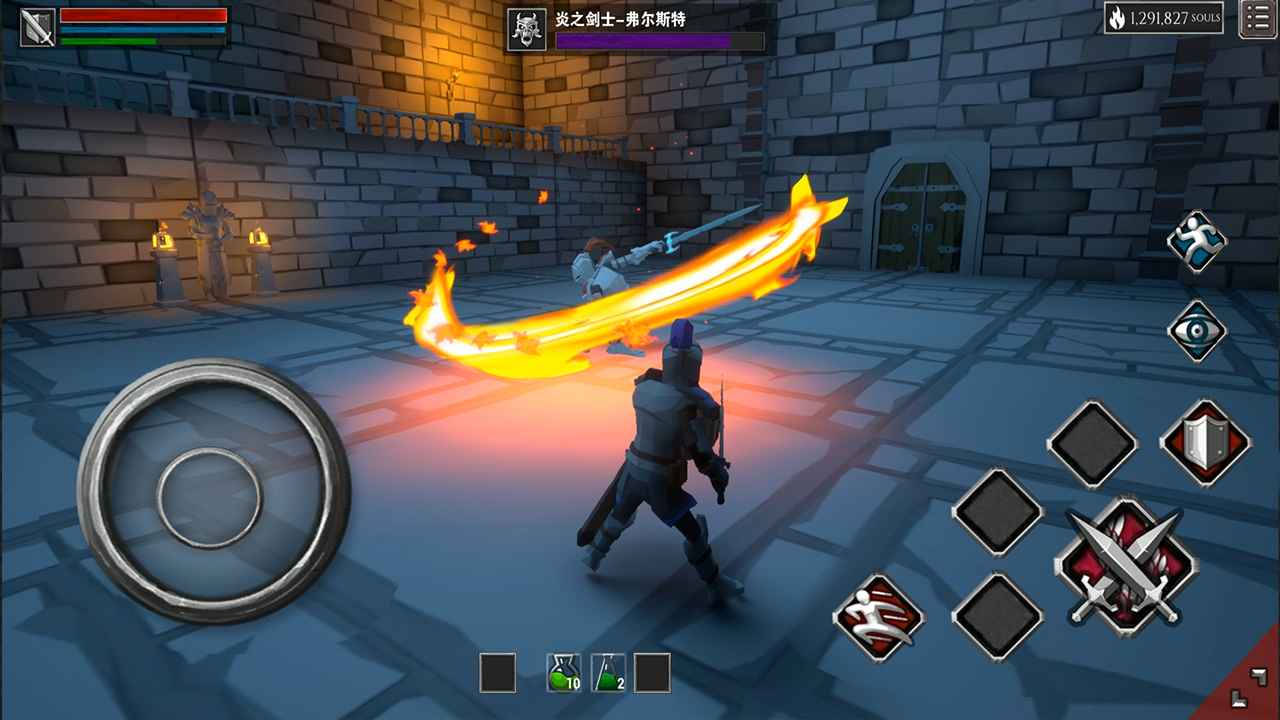
Task: Use the round flask potion with count 10
Action: pyautogui.click(x=564, y=673)
